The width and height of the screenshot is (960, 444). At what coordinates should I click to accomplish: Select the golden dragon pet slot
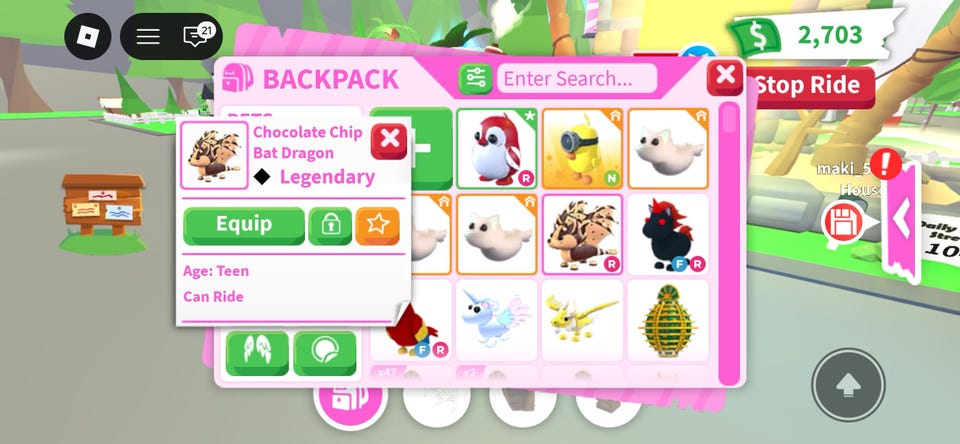pyautogui.click(x=582, y=319)
